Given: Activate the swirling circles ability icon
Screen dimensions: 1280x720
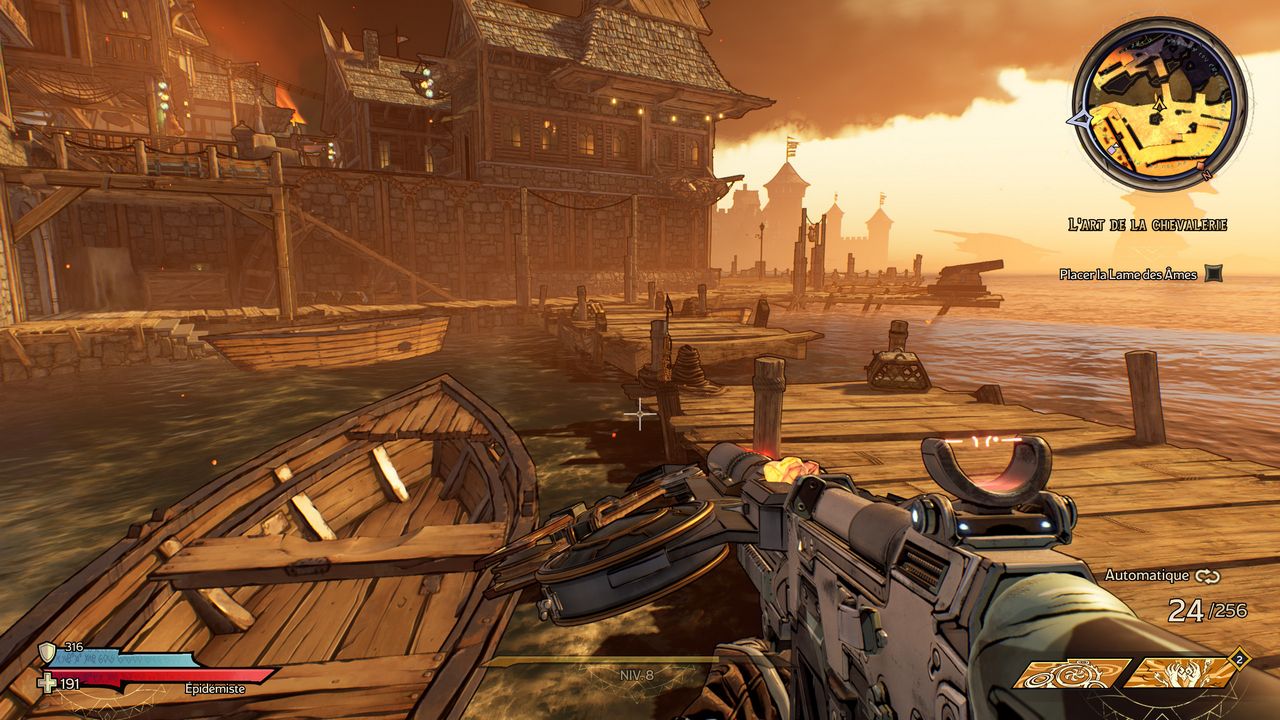Looking at the screenshot, I should (x=1072, y=673).
